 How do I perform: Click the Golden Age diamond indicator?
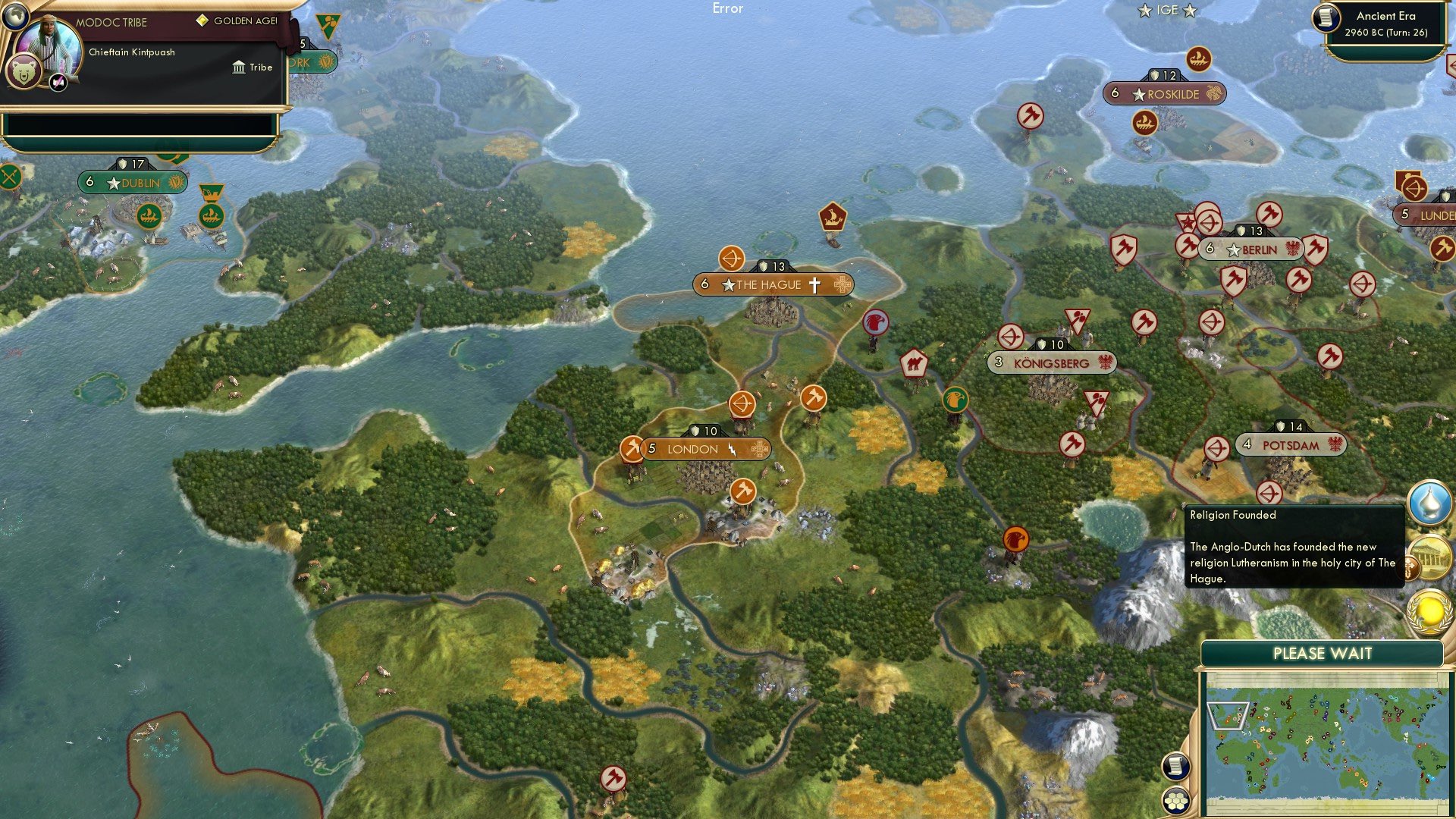point(202,21)
